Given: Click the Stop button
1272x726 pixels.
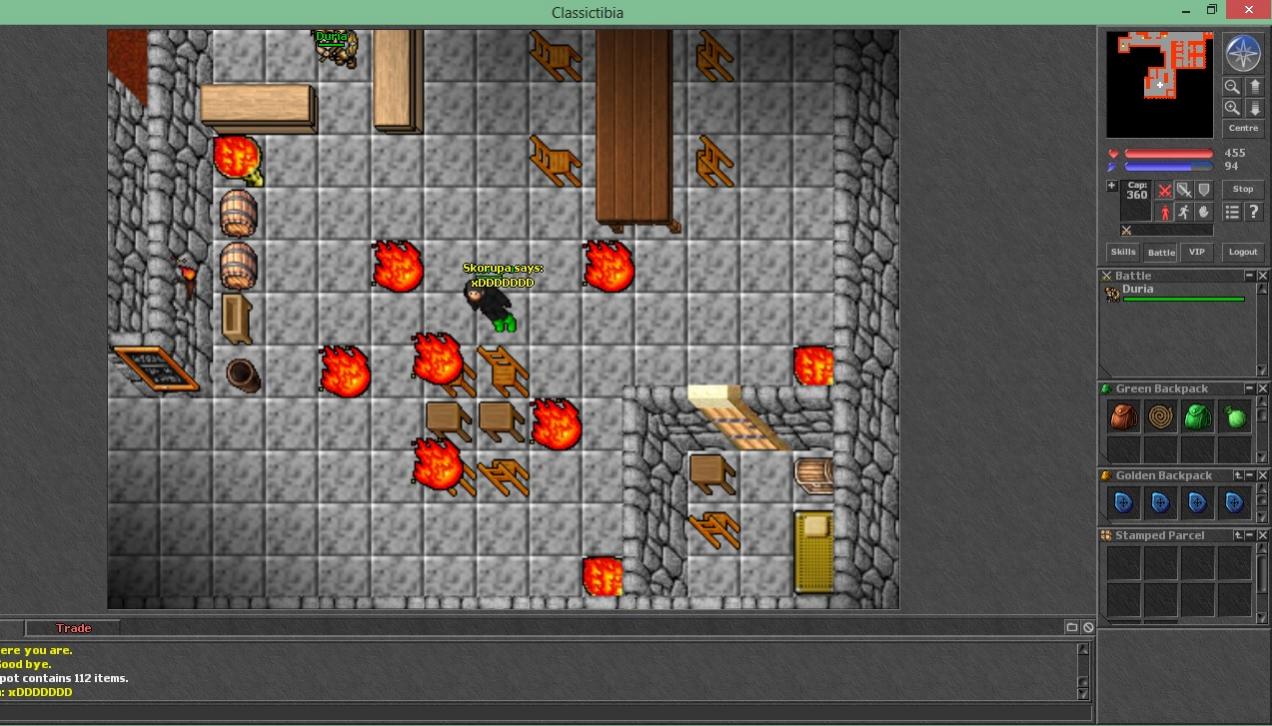Looking at the screenshot, I should 1243,189.
